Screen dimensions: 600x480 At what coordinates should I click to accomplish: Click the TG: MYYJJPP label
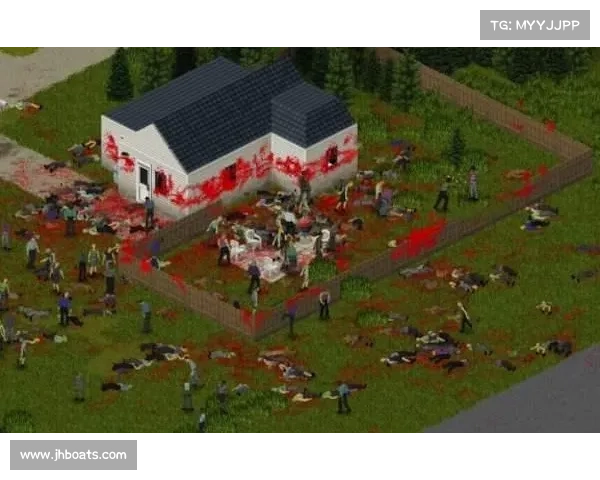click(x=535, y=24)
